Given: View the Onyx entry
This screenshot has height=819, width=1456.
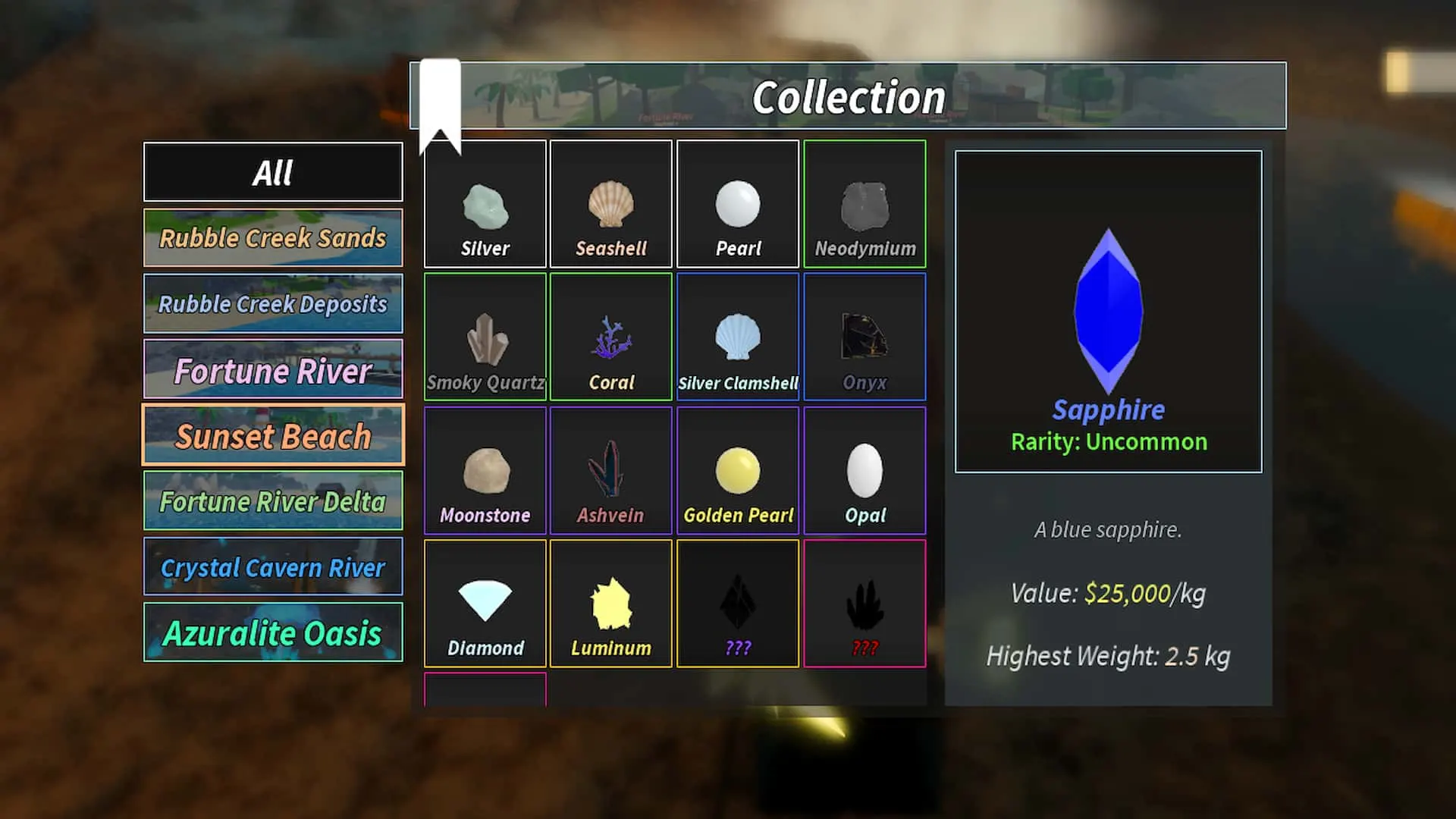Looking at the screenshot, I should pos(864,336).
